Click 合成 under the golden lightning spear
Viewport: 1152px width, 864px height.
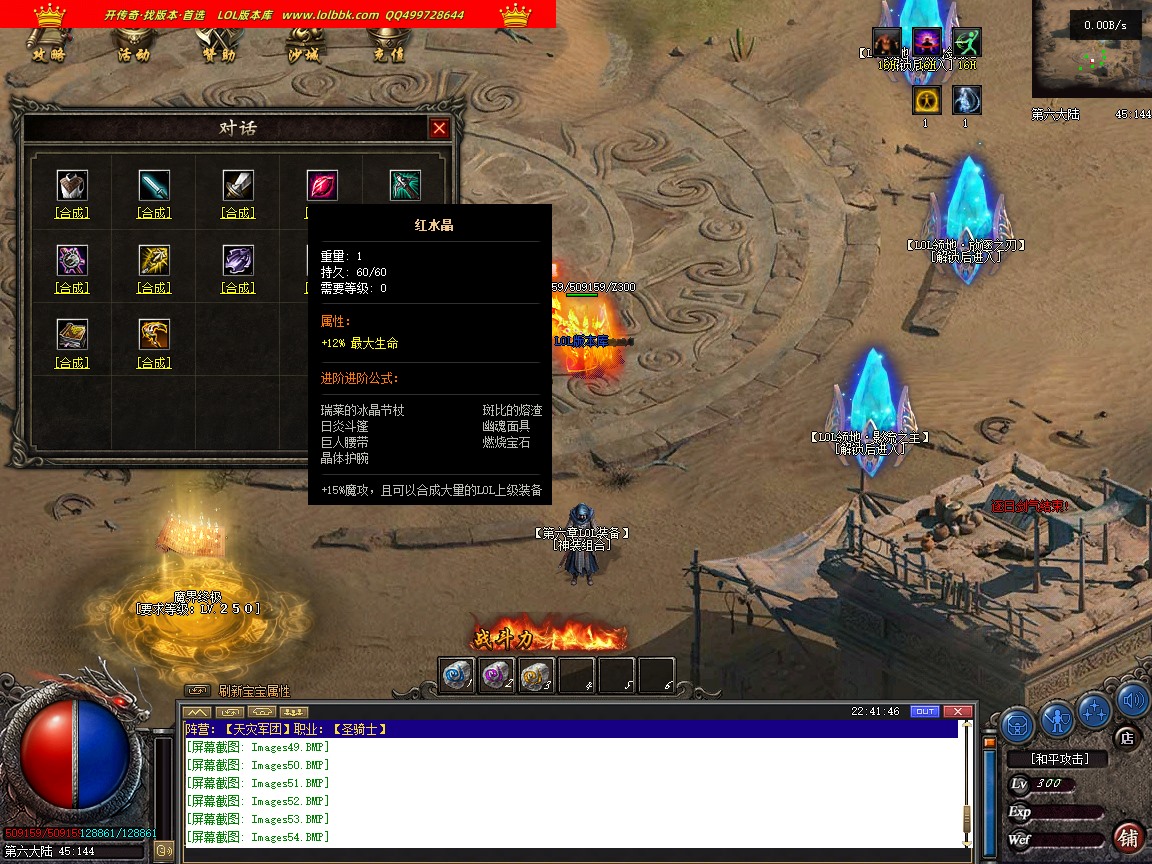coord(154,288)
